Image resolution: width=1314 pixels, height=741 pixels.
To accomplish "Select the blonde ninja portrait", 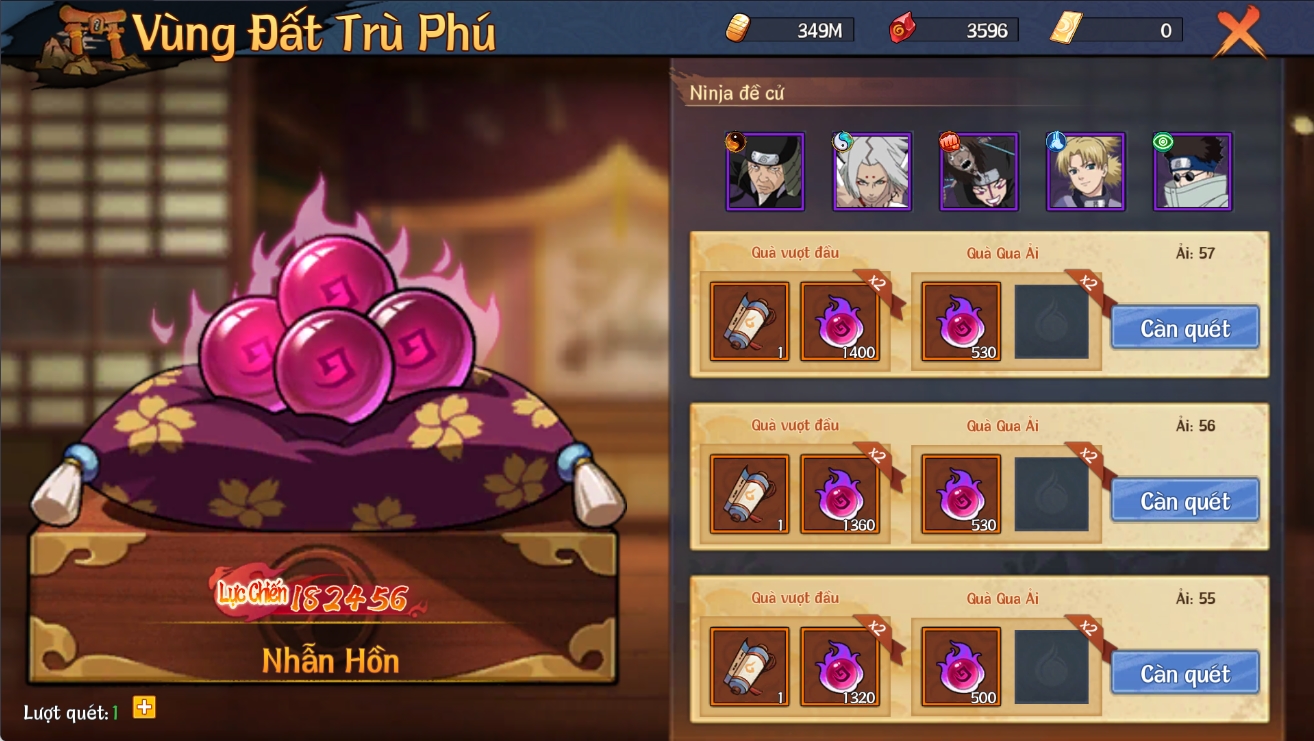I will tap(1086, 171).
